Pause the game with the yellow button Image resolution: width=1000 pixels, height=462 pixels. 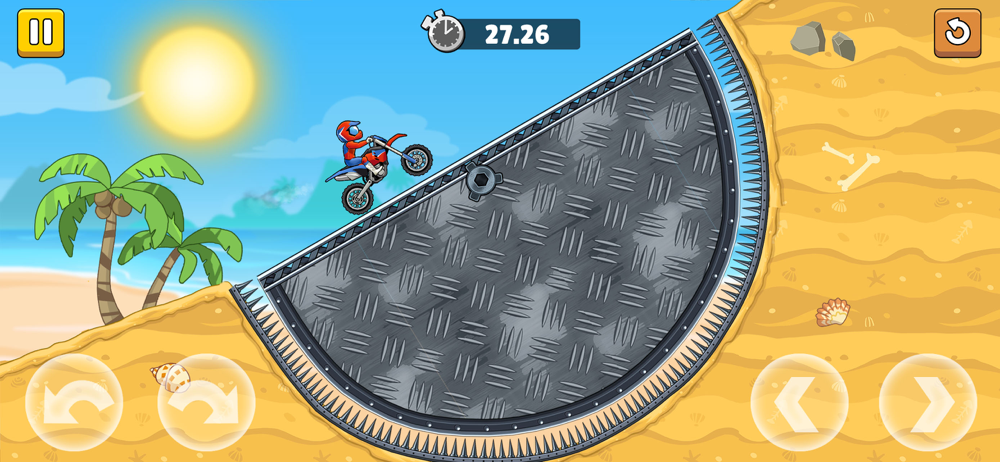[x=41, y=33]
